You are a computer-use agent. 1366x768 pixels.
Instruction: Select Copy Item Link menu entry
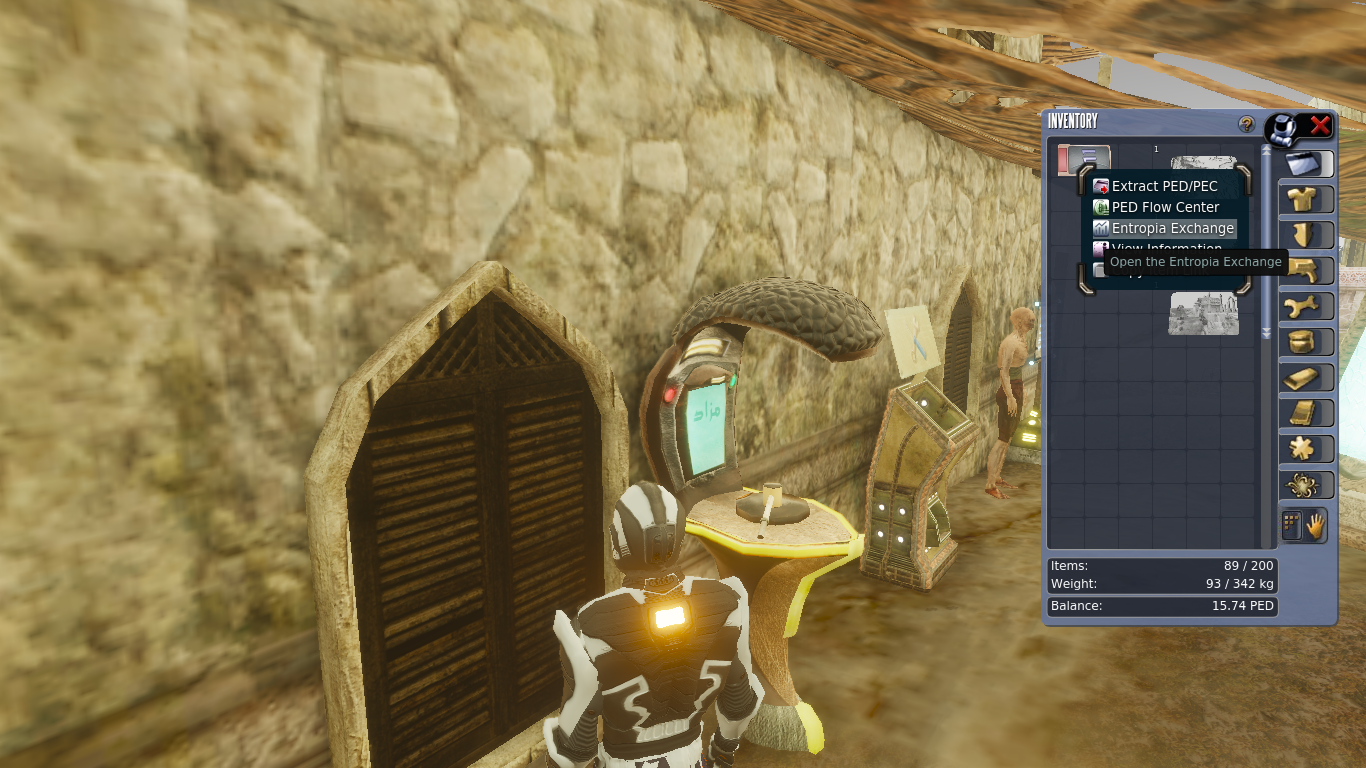coord(1165,270)
